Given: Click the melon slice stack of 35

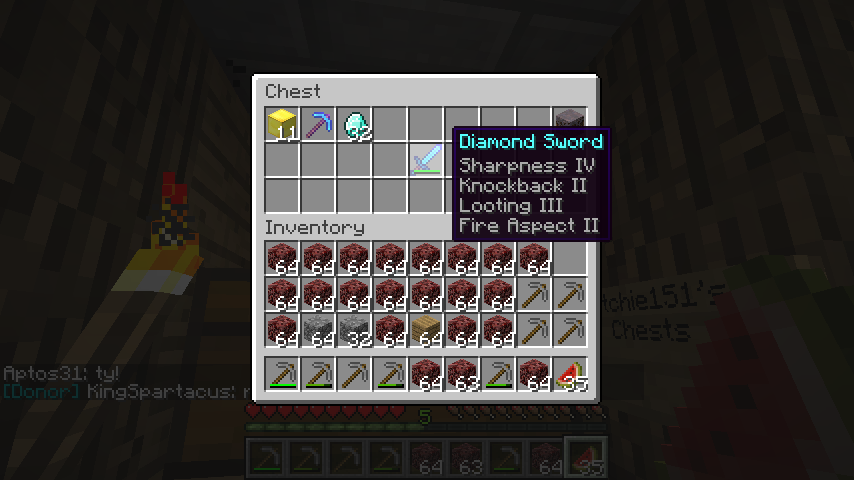Looking at the screenshot, I should pos(570,374).
